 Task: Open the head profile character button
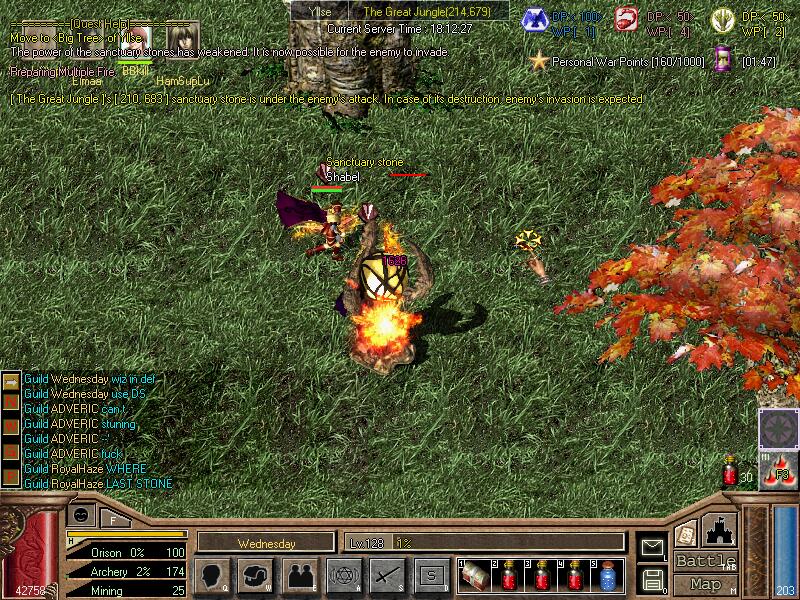pyautogui.click(x=213, y=576)
